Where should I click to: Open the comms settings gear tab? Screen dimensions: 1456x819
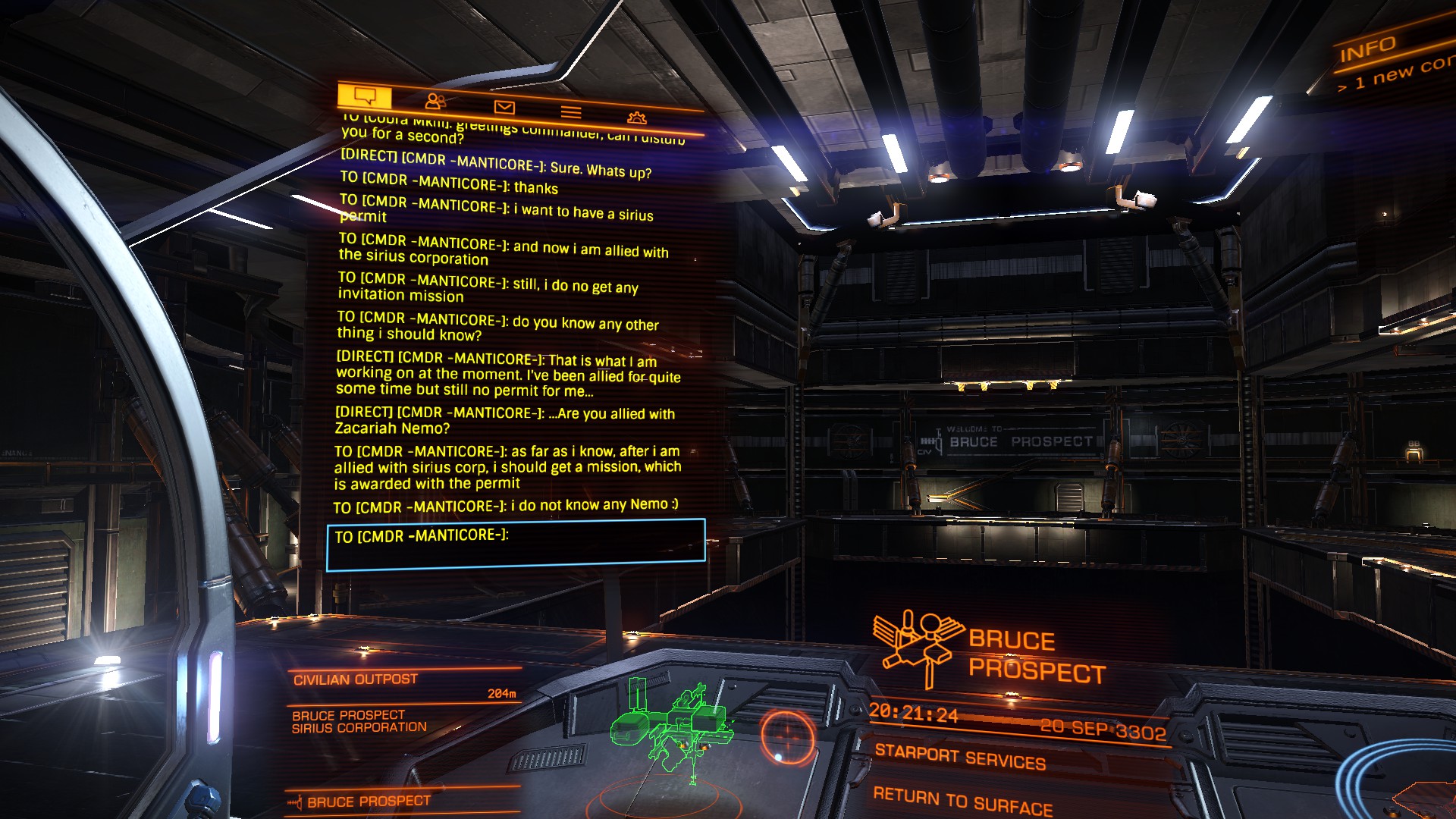637,118
